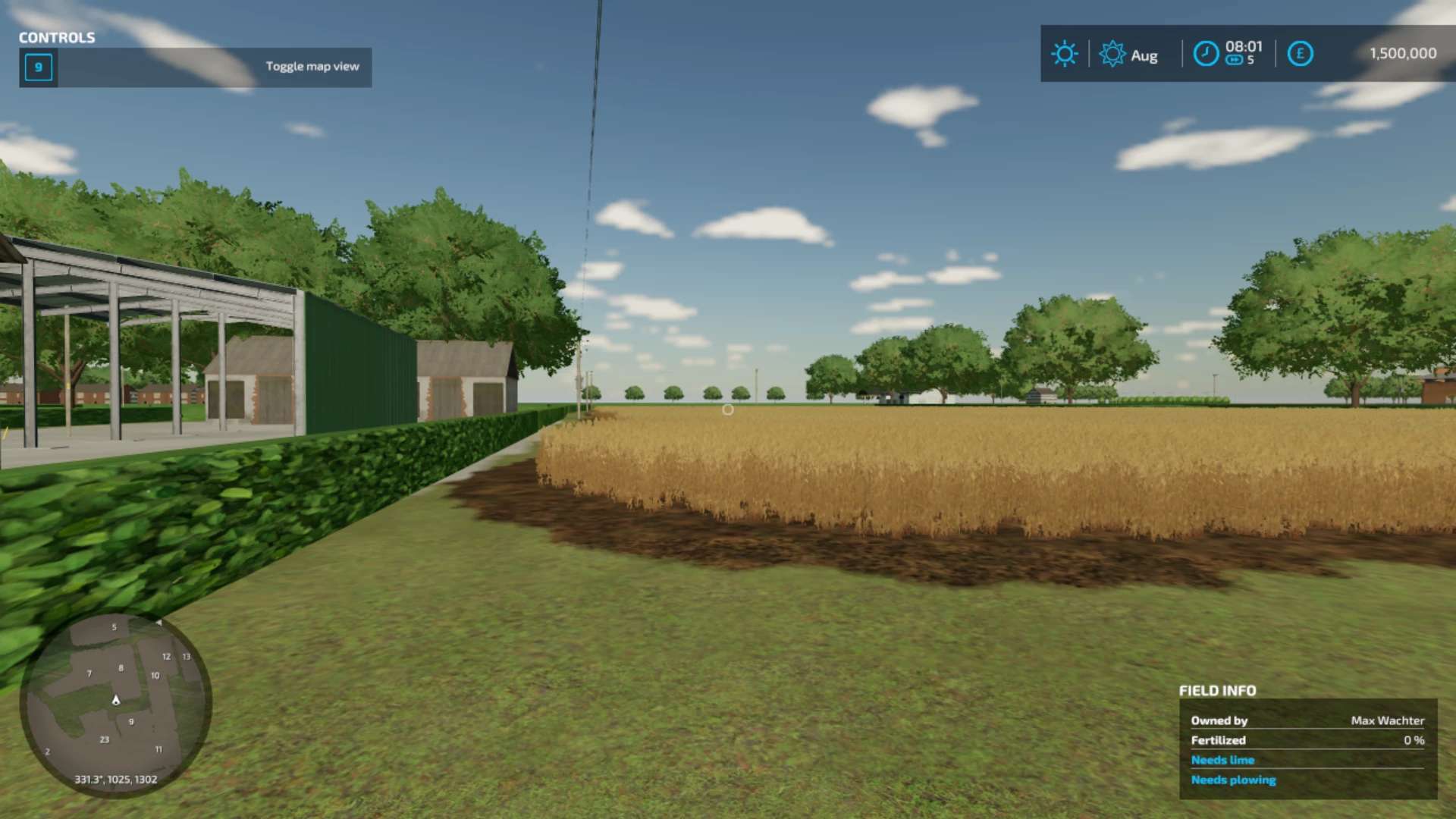Click the clock icon beside the time
This screenshot has height=819, width=1456.
[x=1206, y=54]
